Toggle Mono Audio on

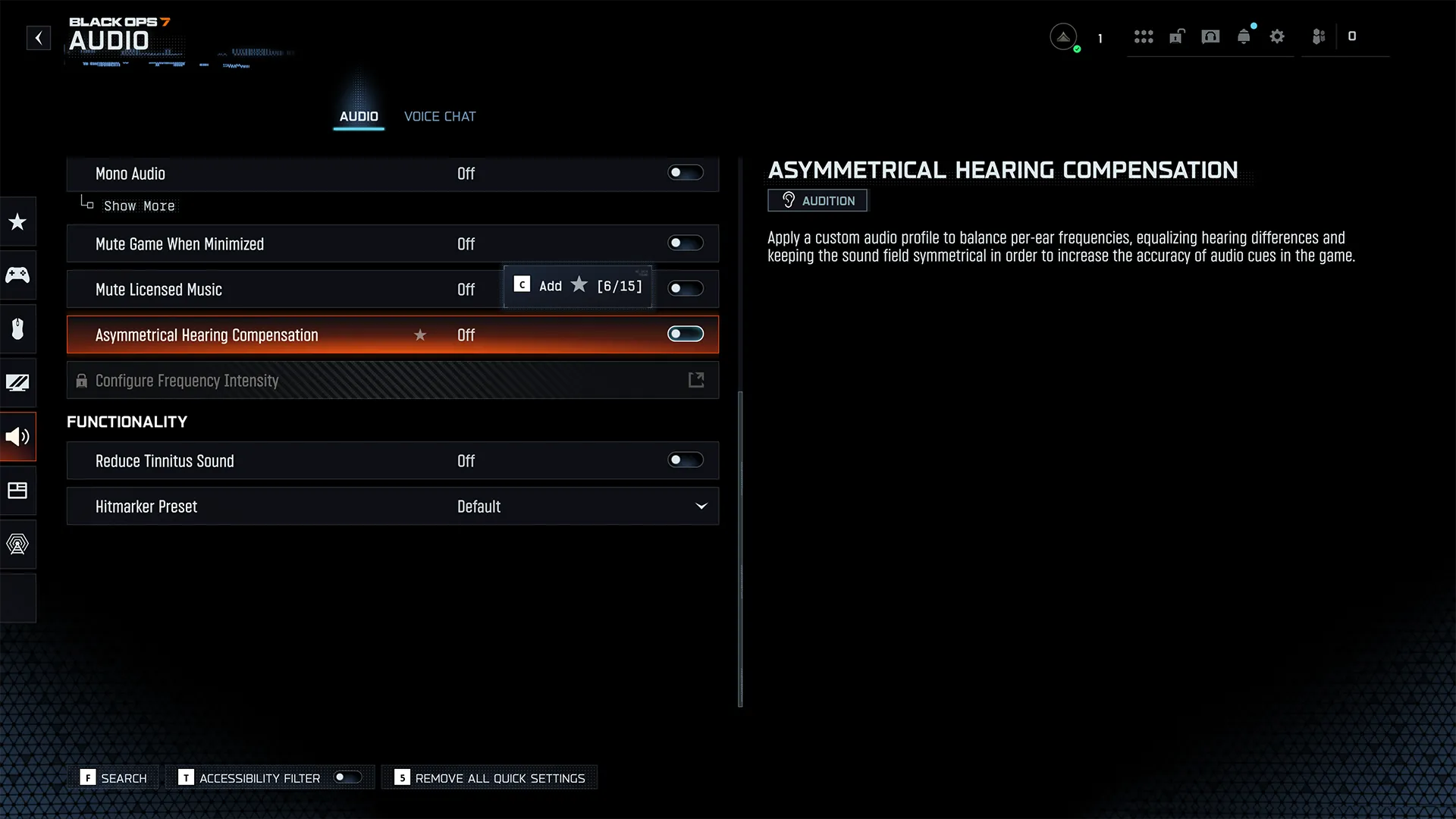point(685,173)
